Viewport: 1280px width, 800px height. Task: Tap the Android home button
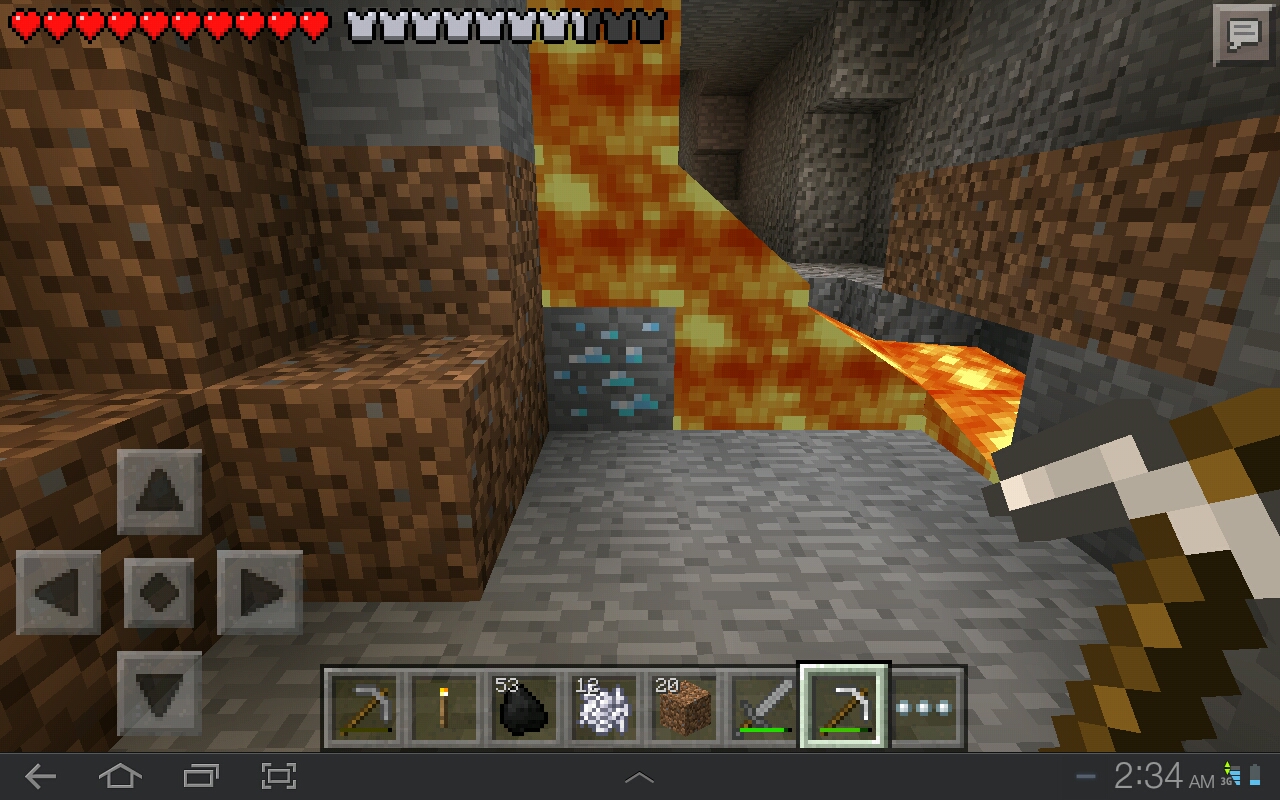pyautogui.click(x=120, y=776)
